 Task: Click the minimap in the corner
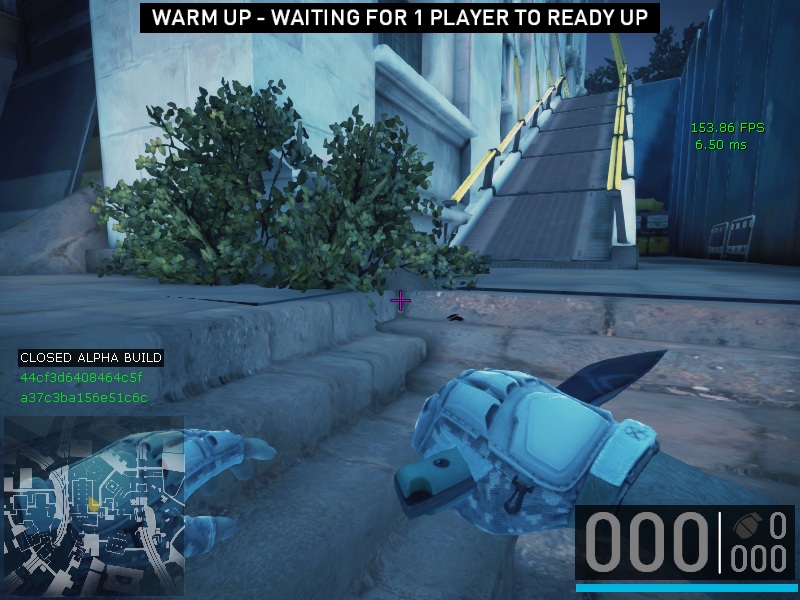[94, 505]
